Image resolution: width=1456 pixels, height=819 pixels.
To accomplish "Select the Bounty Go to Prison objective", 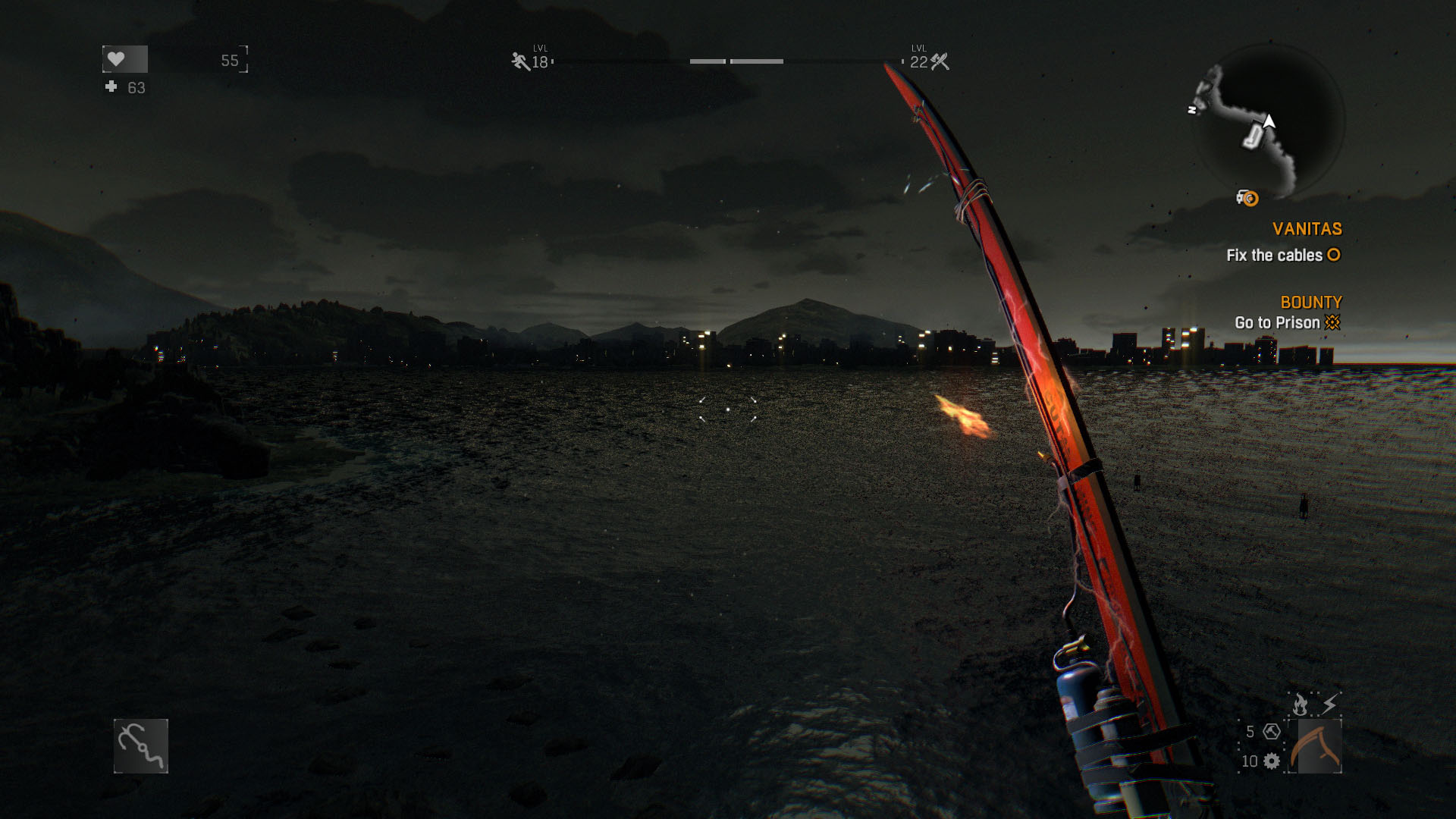I will coord(1287,322).
